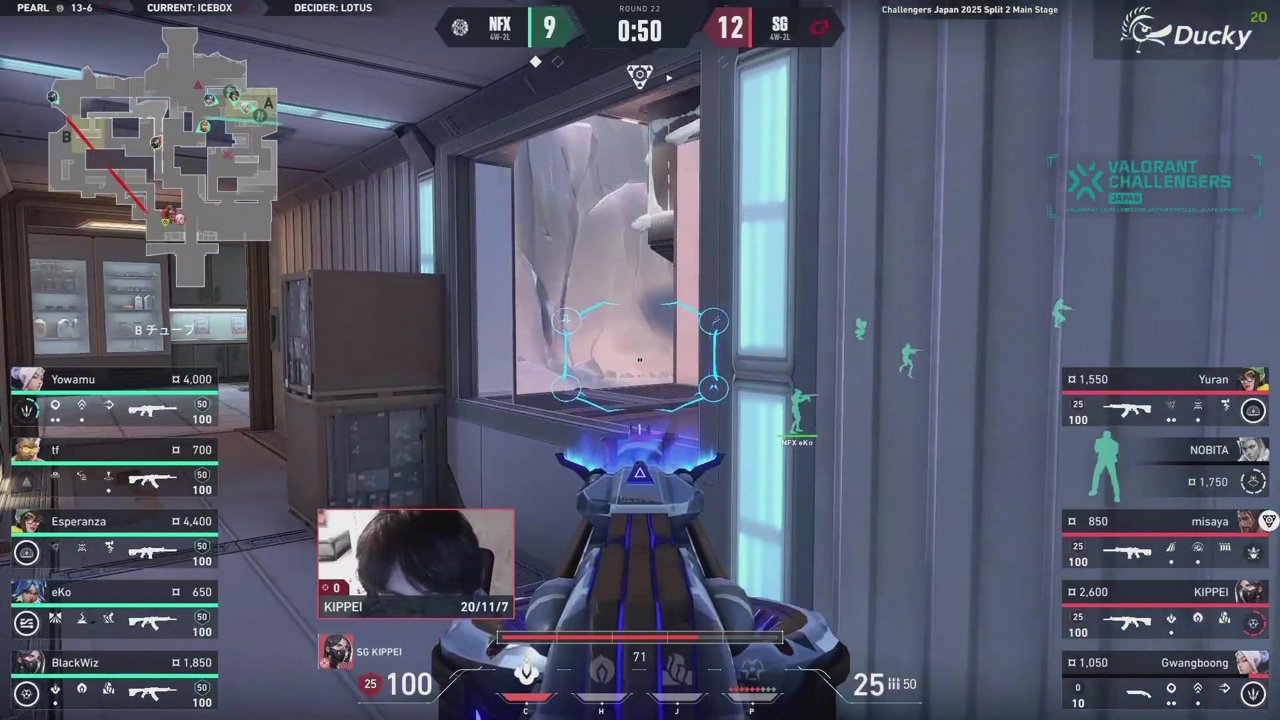Image resolution: width=1280 pixels, height=720 pixels.
Task: Select Gwangboong's player row
Action: [1165, 679]
